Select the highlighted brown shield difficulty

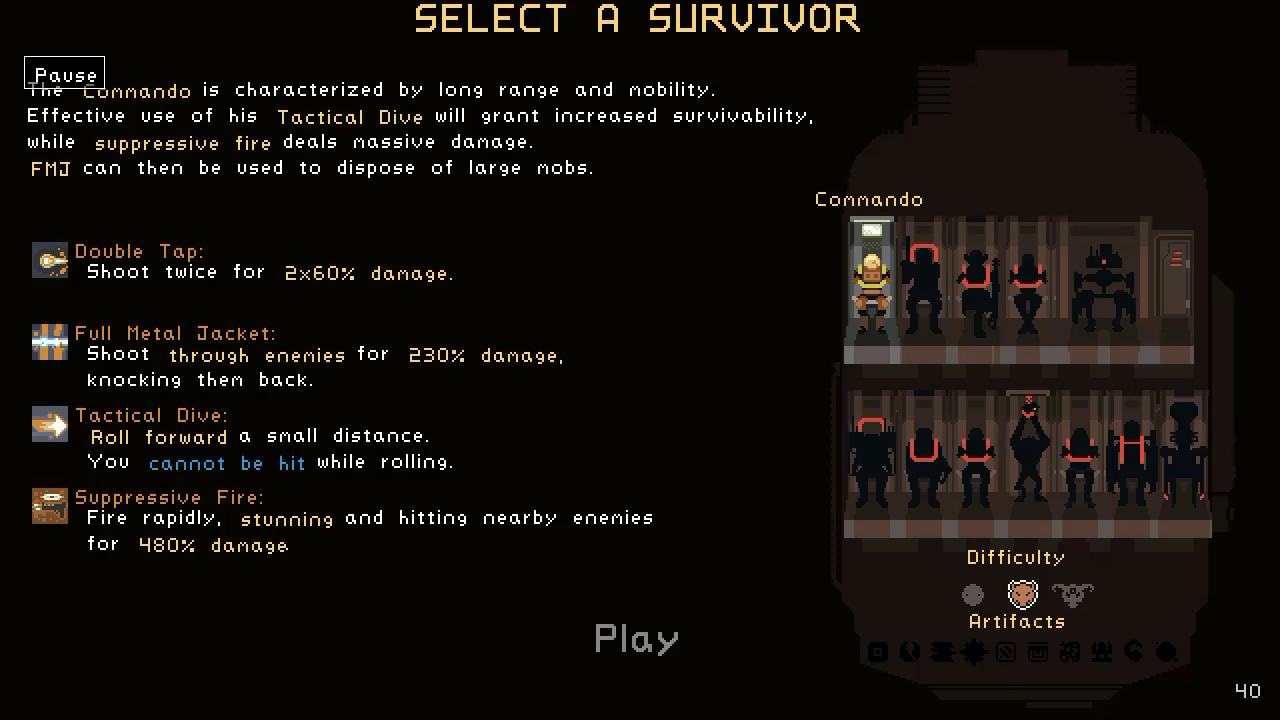[x=1022, y=595]
